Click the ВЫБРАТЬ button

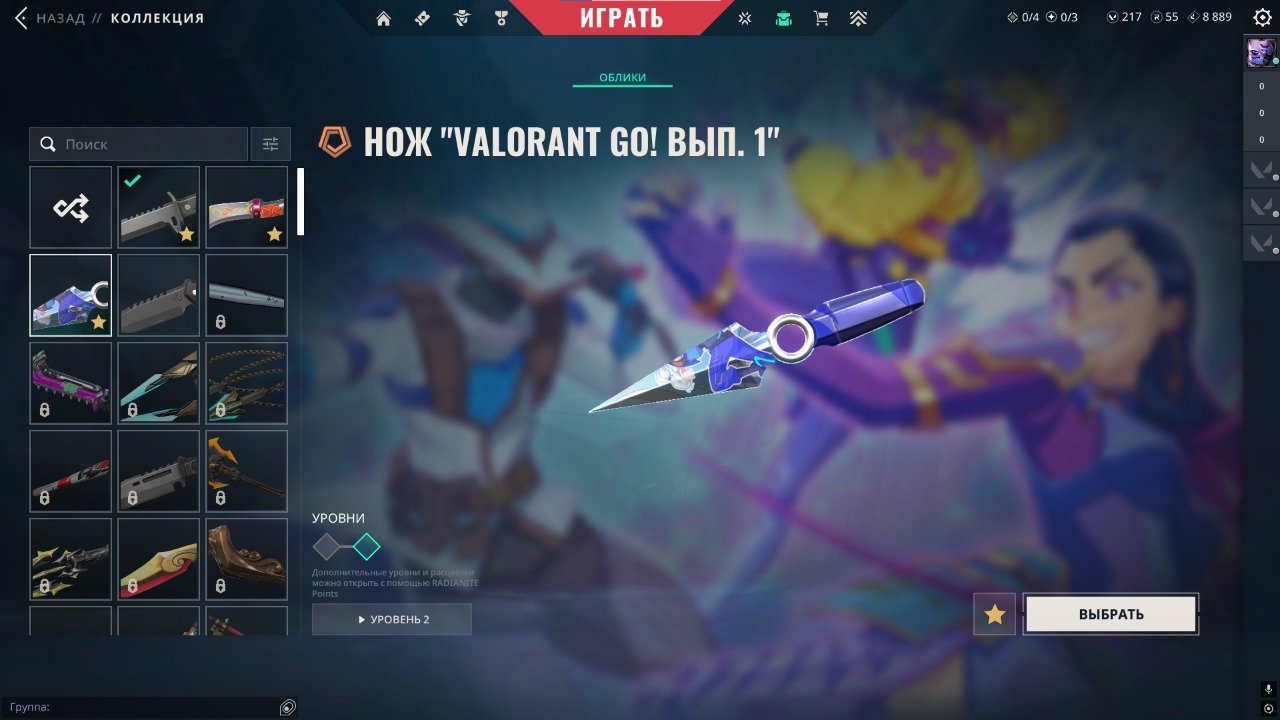tap(1110, 613)
